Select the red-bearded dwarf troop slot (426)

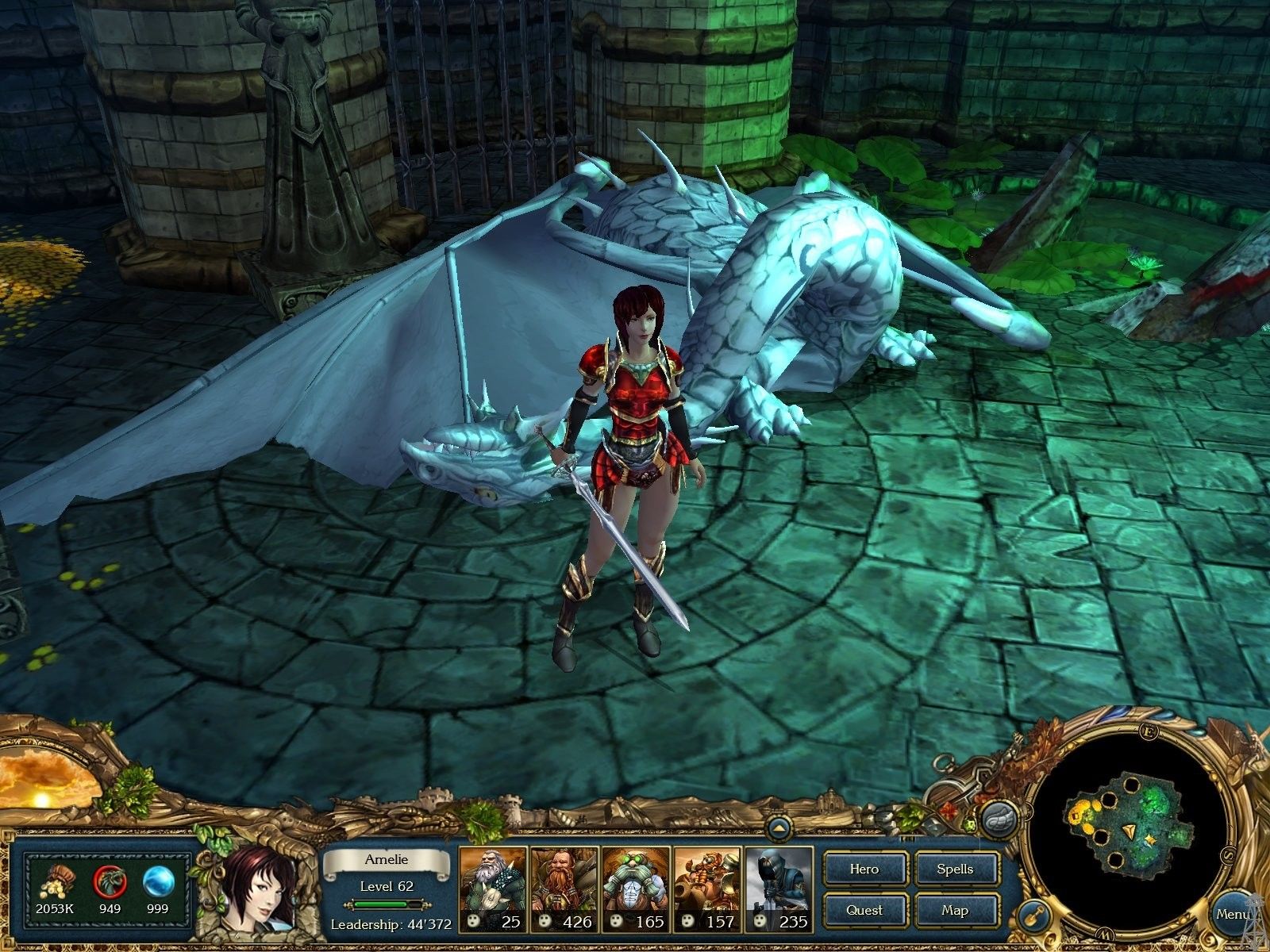[x=564, y=889]
